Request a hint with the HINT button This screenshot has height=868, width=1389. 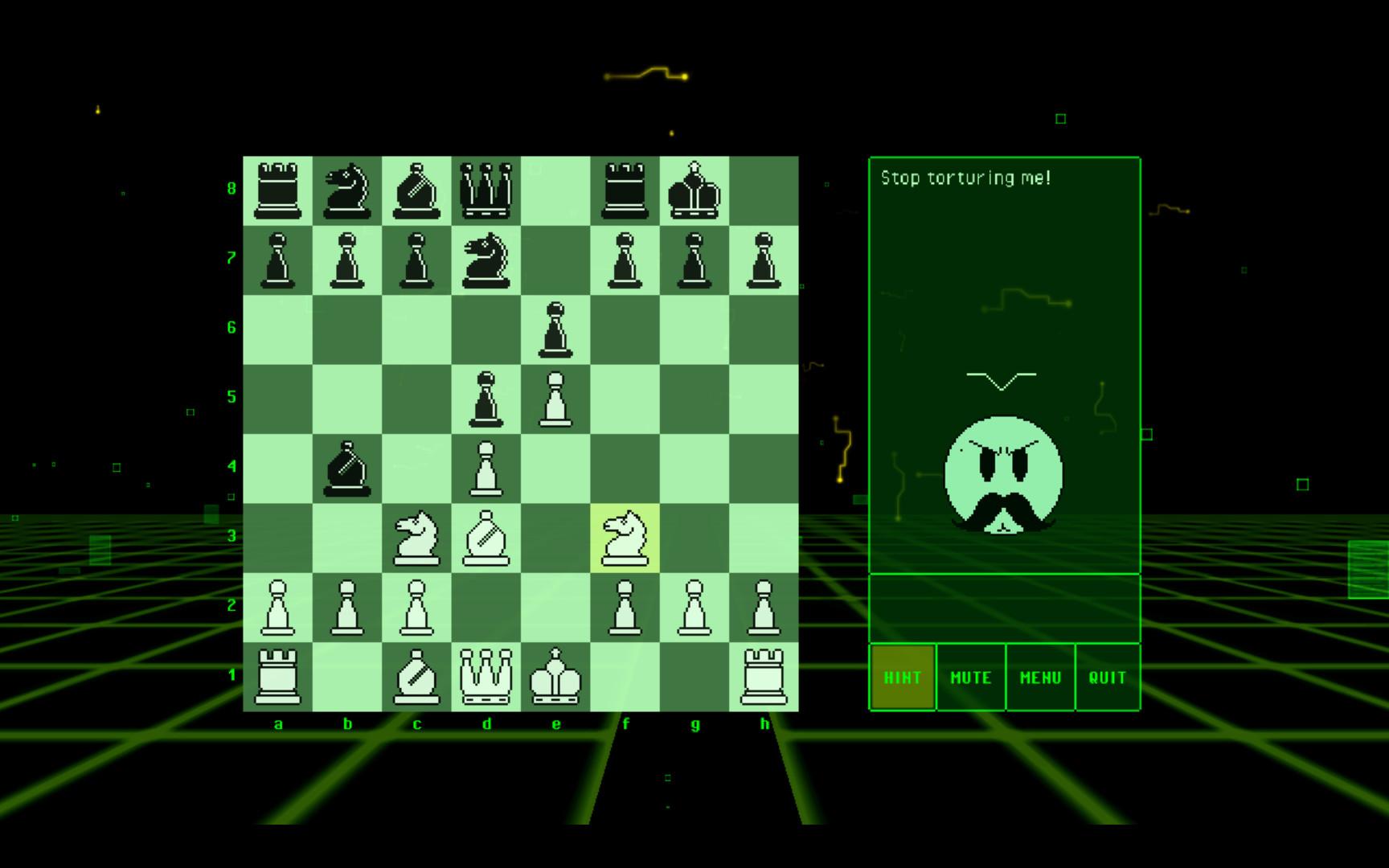(902, 678)
